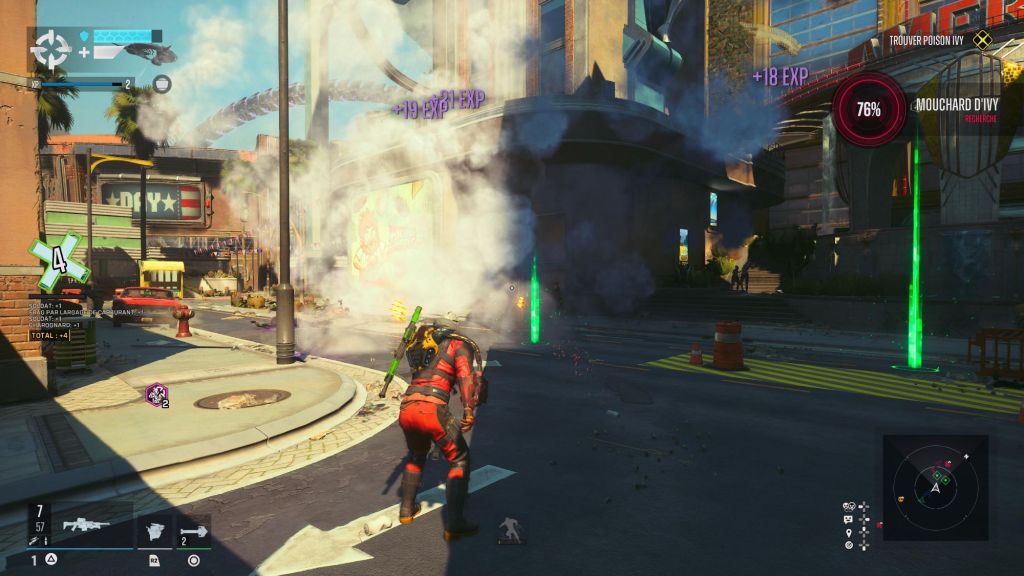Viewport: 1024px width, 576px height.
Task: Click the target ping shortcut icon
Action: coord(849,545)
